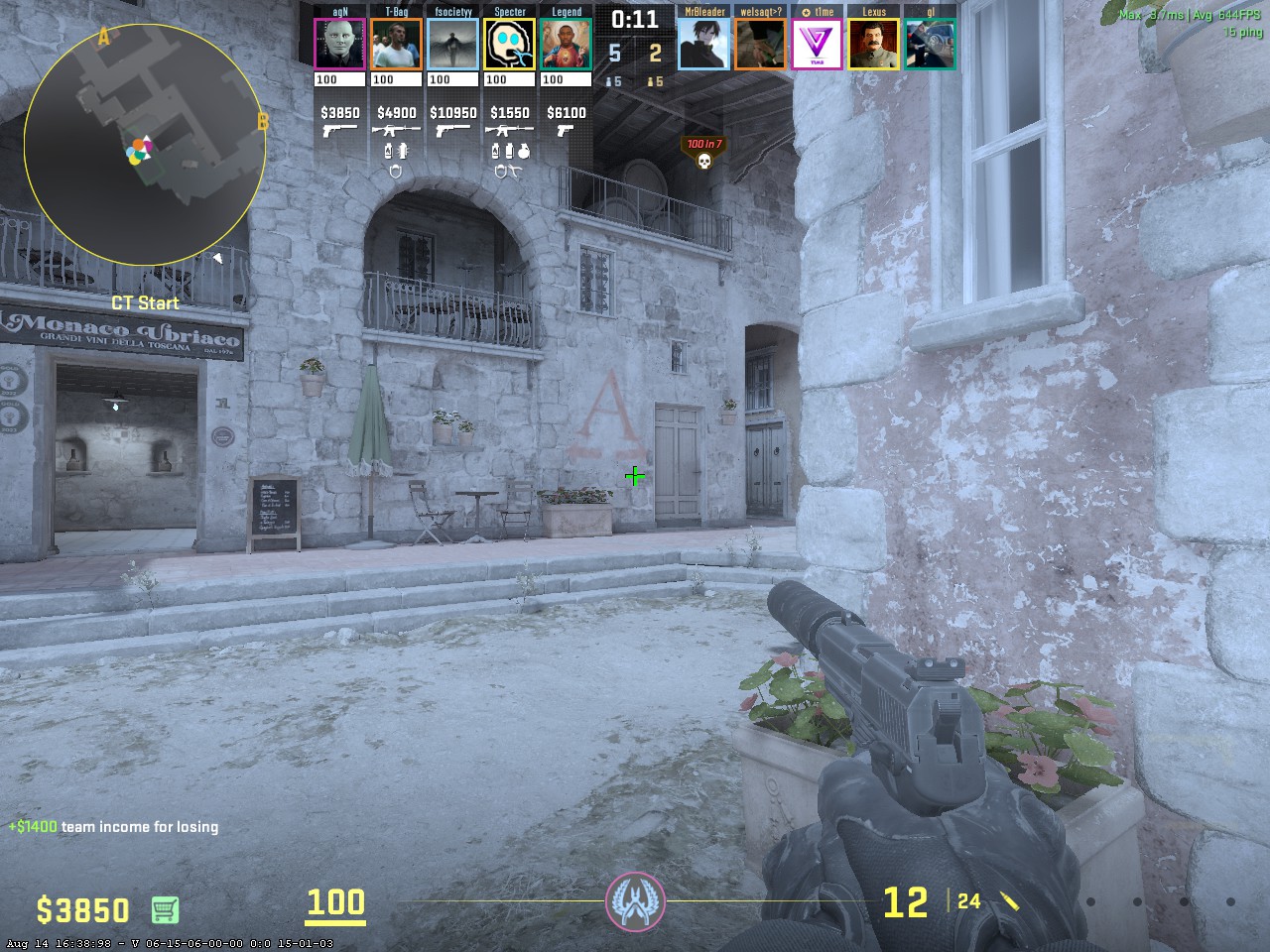Choose T-Bag's player portrait
The width and height of the screenshot is (1270, 952).
396,45
